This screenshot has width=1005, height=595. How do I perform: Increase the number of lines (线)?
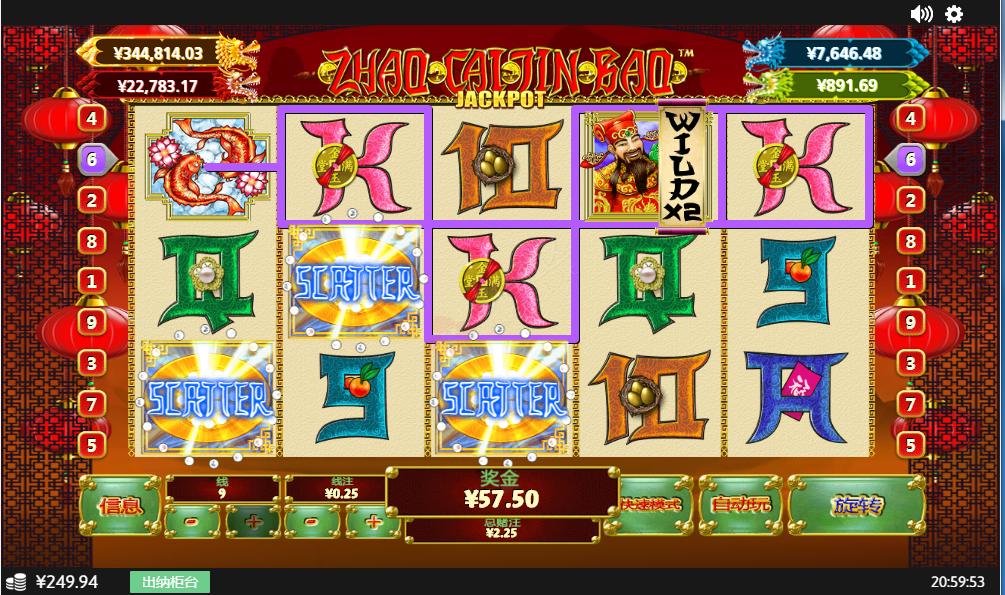coord(252,521)
